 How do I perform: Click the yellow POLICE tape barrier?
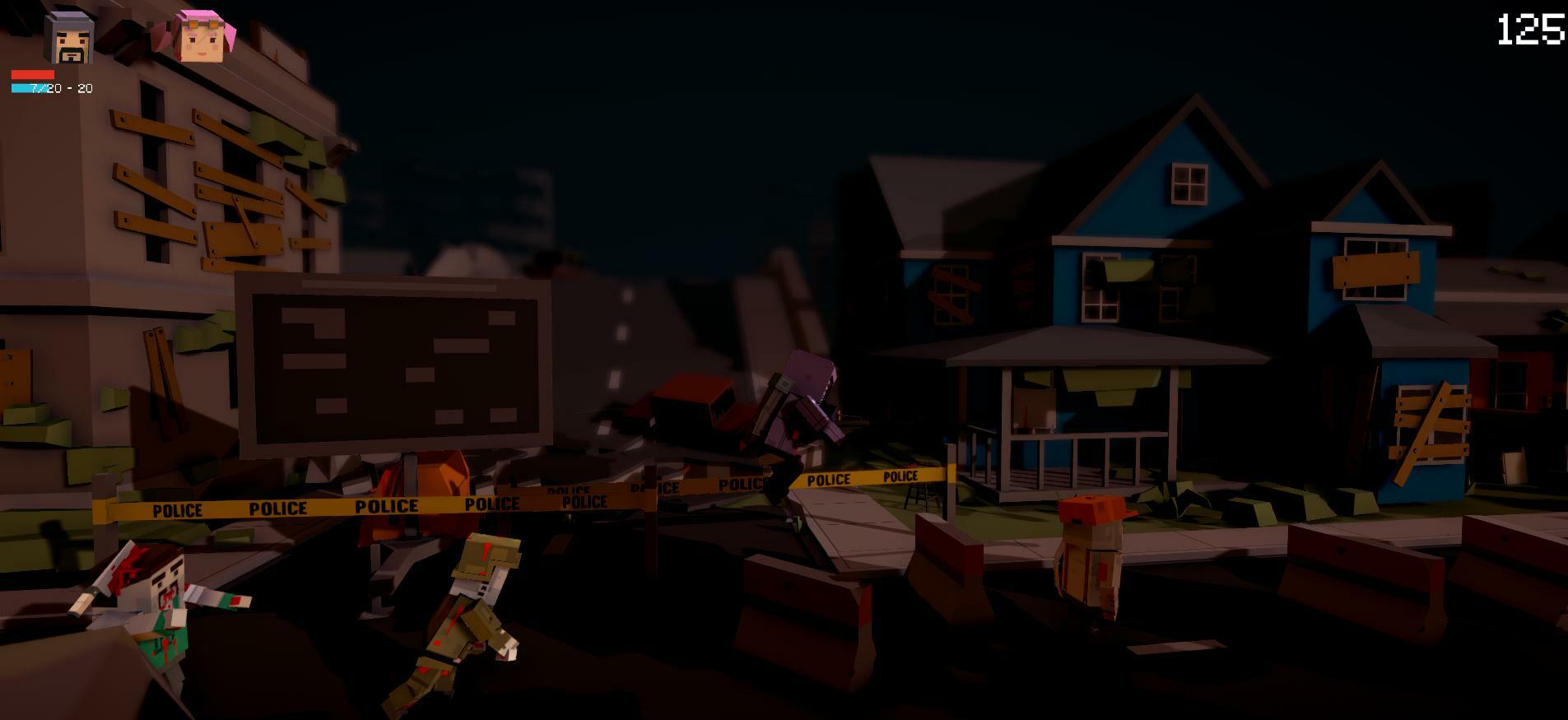[494, 502]
